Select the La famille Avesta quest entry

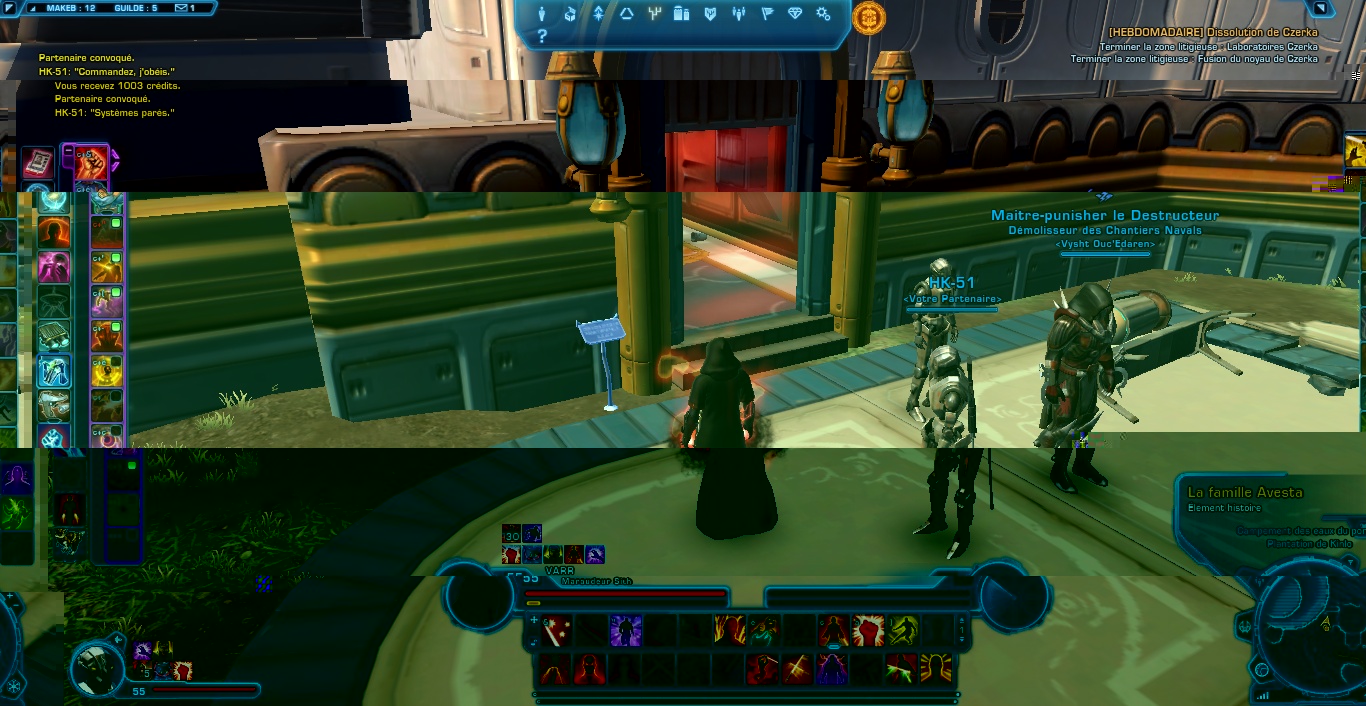(x=1244, y=492)
